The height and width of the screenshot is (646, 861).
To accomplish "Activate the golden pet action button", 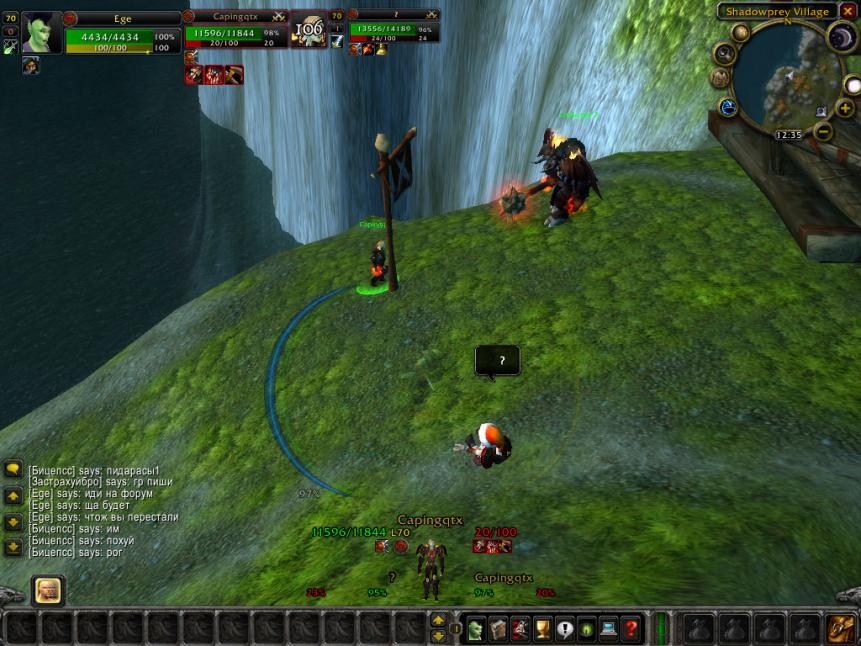I will coord(47,590).
